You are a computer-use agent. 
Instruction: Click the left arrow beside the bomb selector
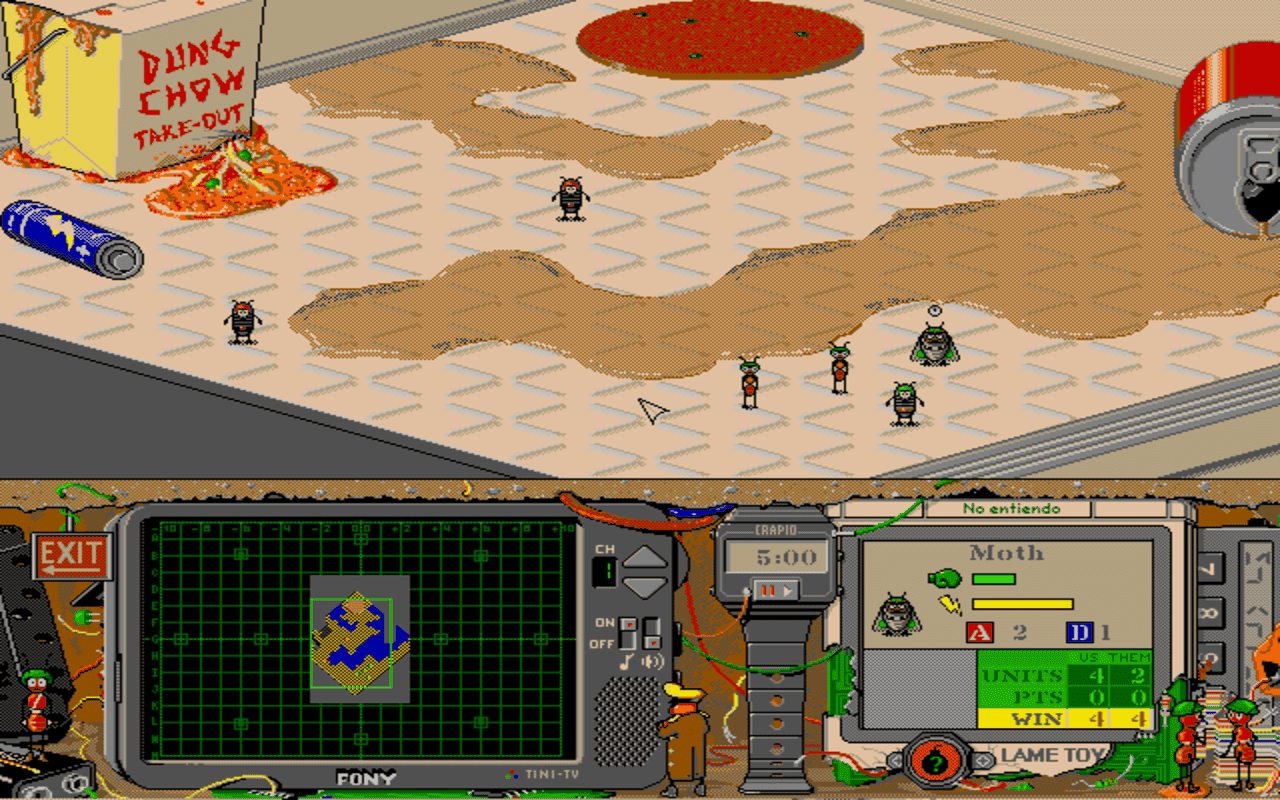point(895,760)
